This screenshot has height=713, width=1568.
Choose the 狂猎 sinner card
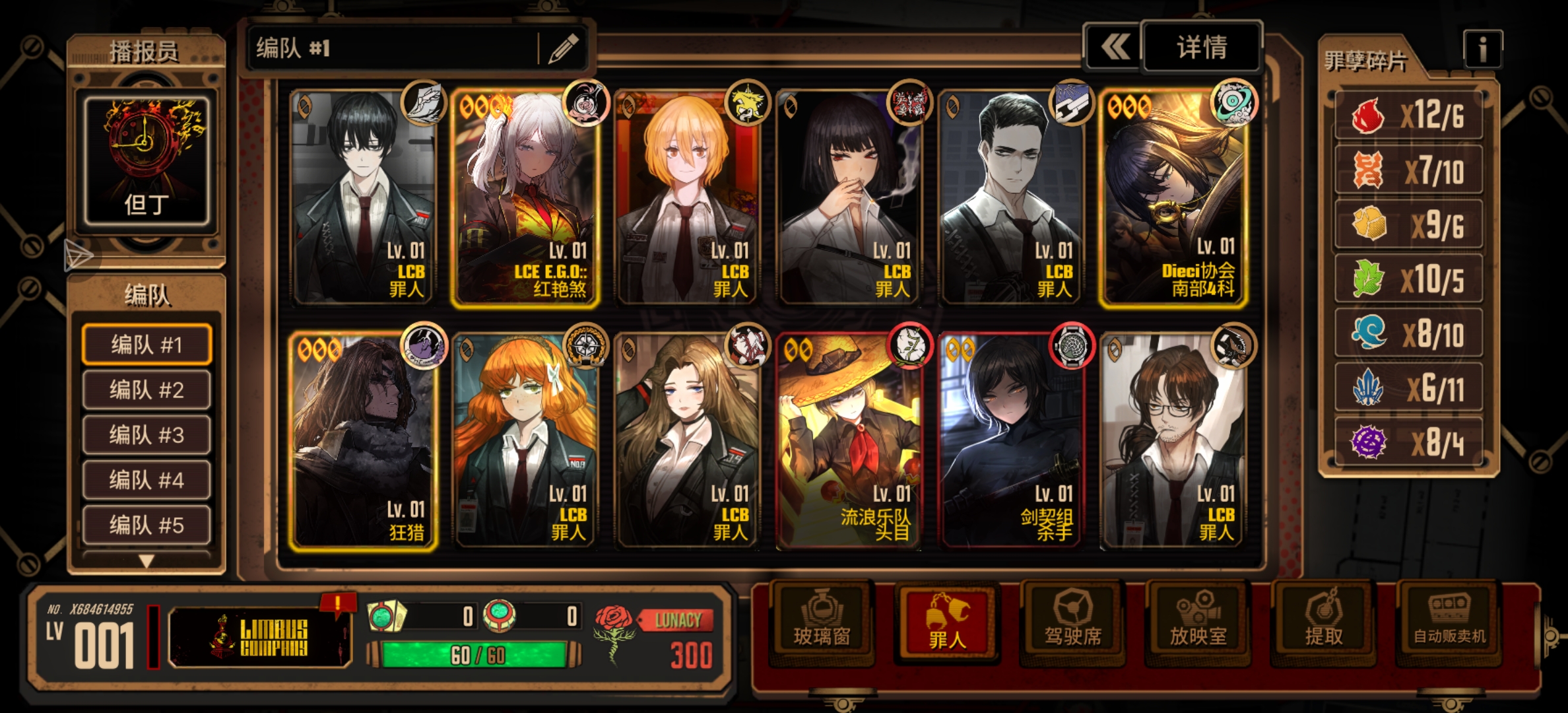tap(363, 441)
